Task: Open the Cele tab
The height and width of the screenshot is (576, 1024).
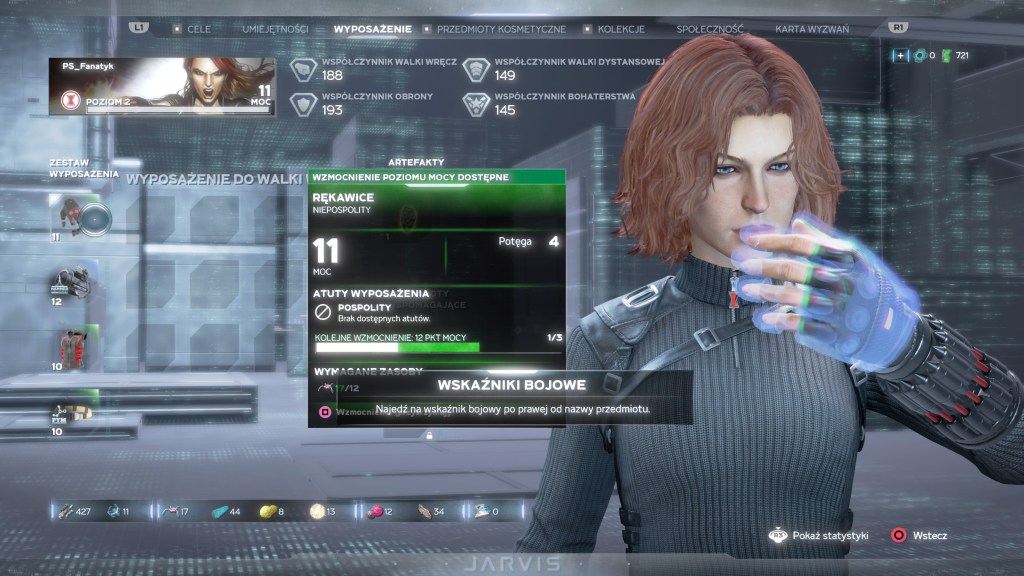Action: (x=198, y=29)
